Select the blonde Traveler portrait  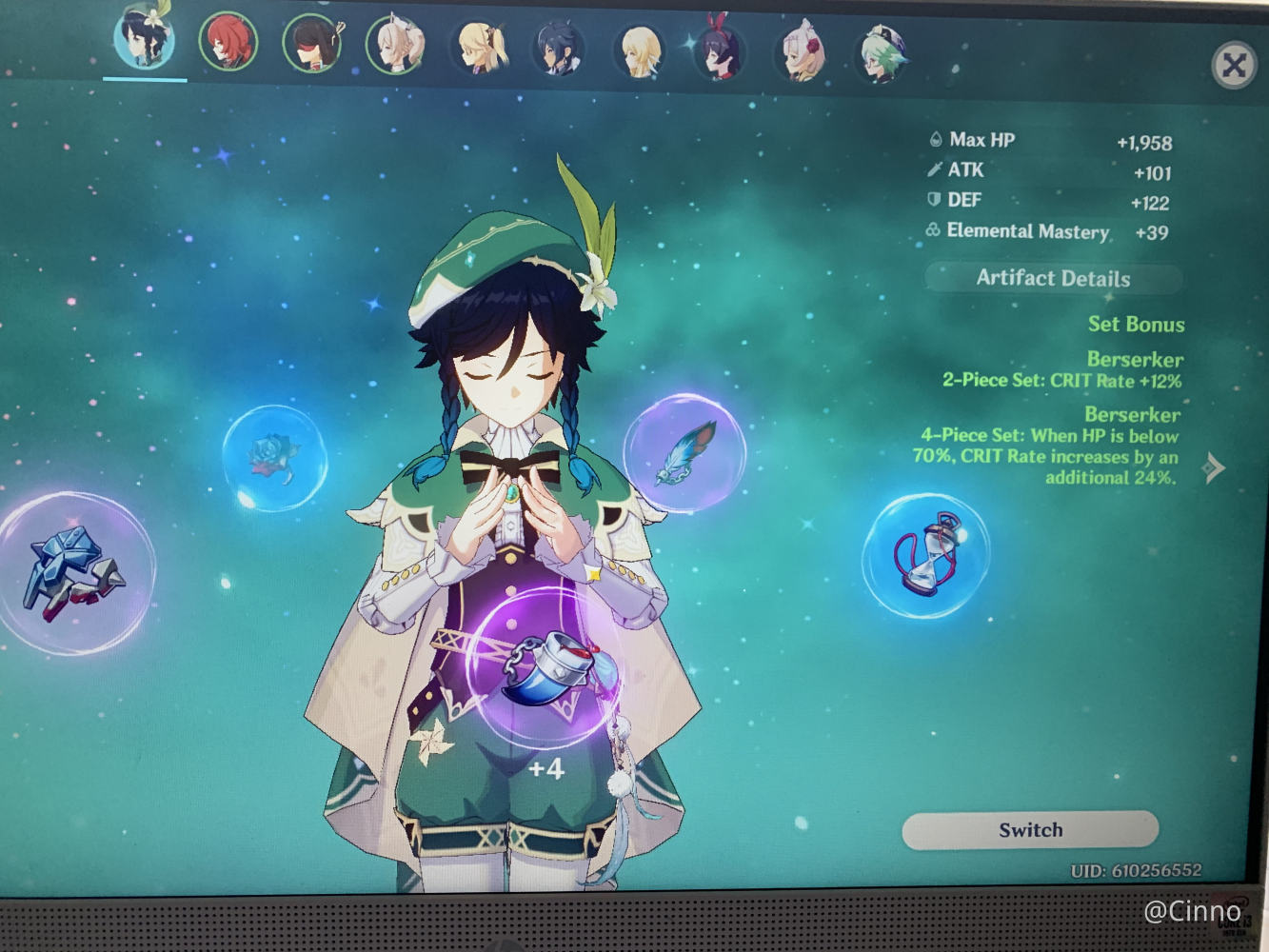point(640,50)
